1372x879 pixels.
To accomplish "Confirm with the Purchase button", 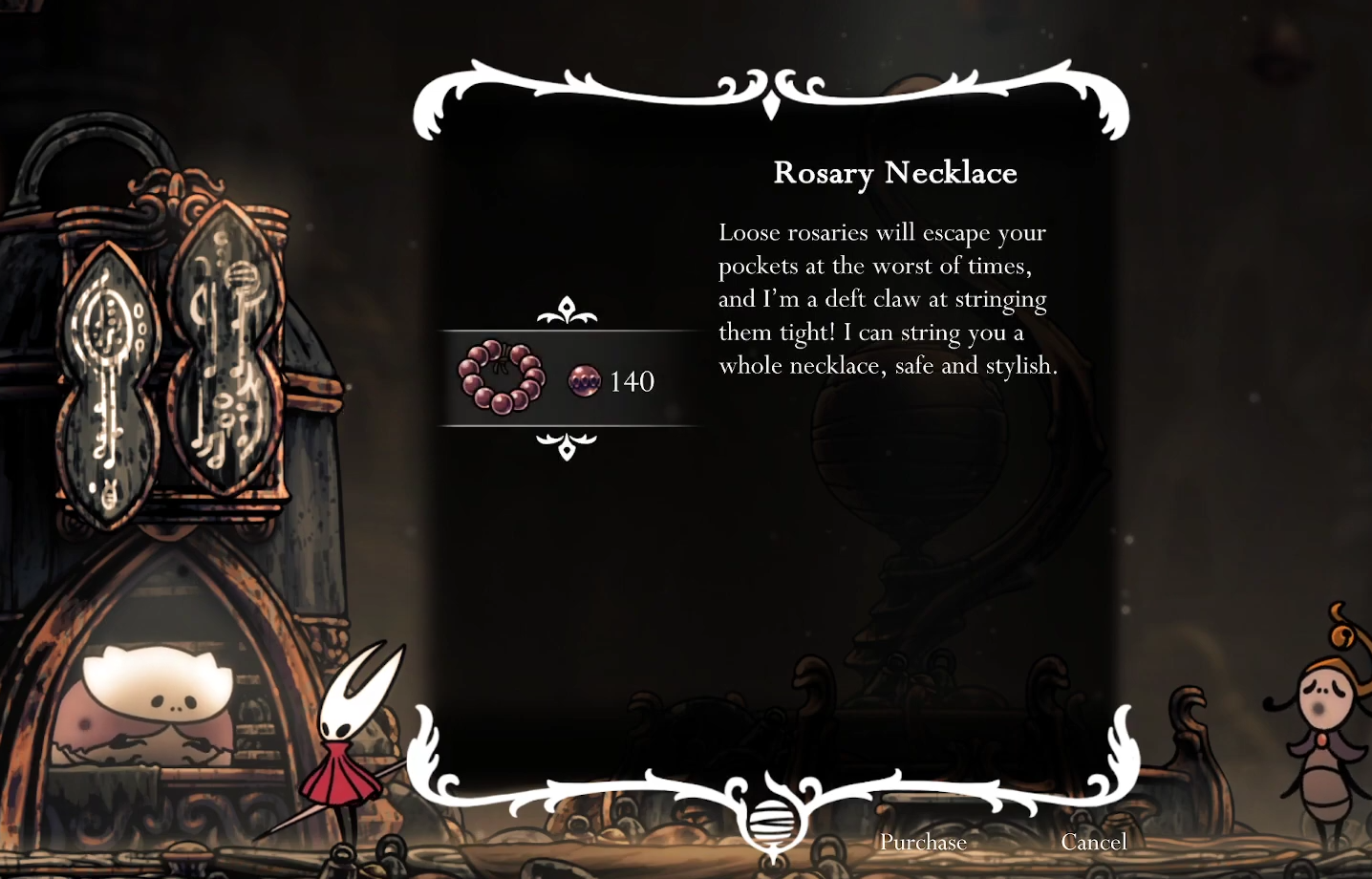I will tap(923, 843).
